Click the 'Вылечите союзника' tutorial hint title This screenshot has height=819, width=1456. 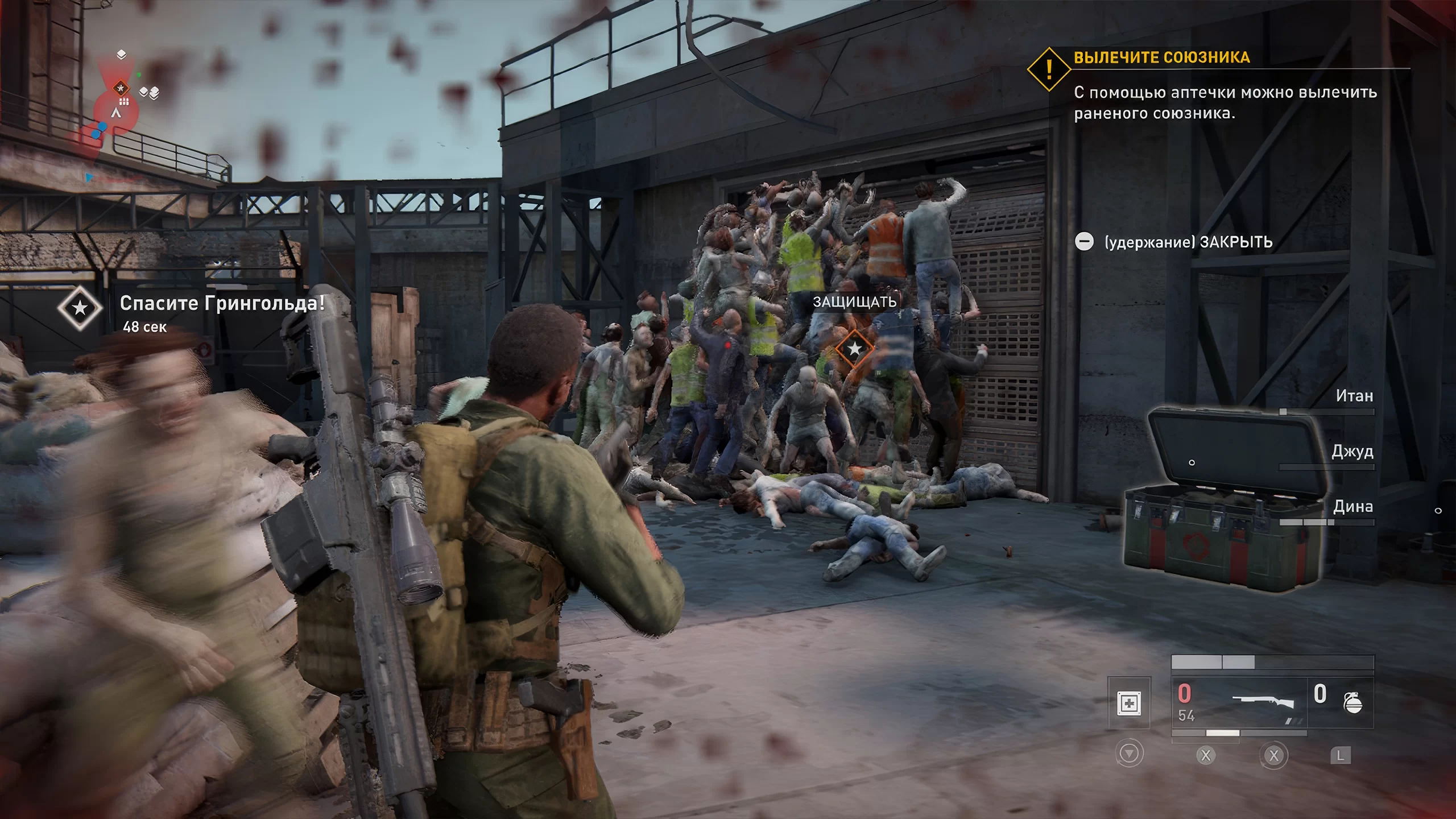pyautogui.click(x=1161, y=57)
